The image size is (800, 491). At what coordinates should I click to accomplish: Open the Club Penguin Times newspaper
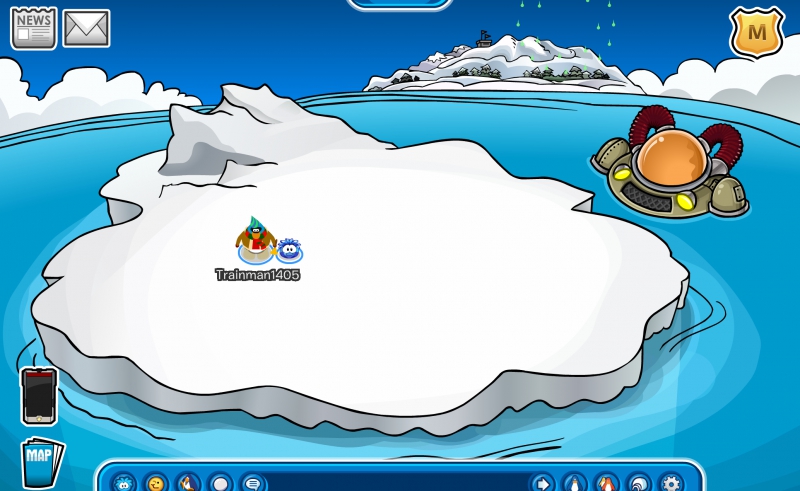pyautogui.click(x=33, y=27)
